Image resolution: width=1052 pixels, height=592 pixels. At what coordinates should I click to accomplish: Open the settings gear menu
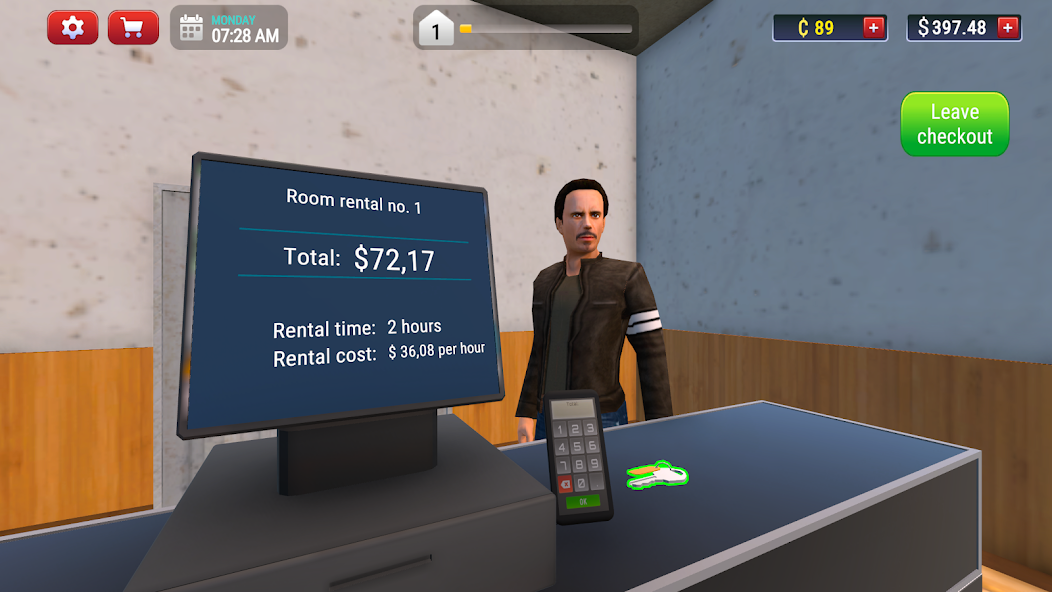(x=73, y=27)
